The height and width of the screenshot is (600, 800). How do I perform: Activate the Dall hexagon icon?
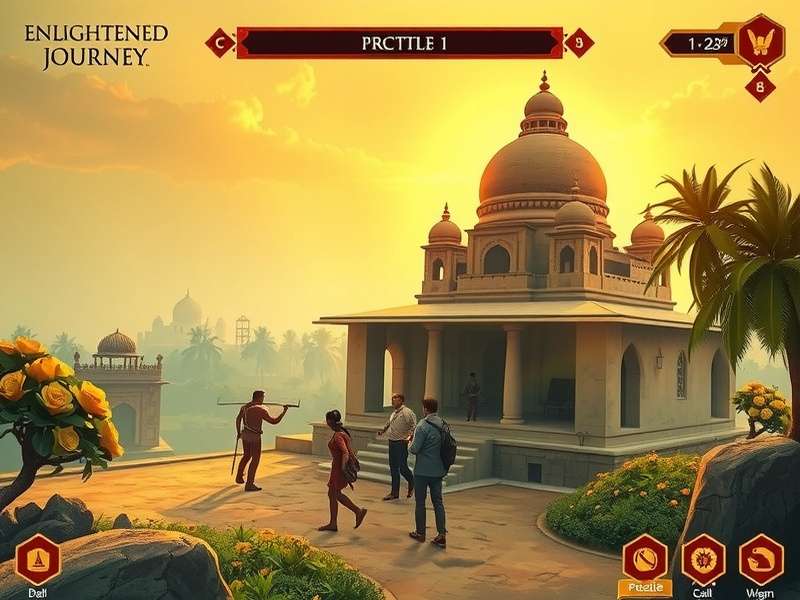[x=38, y=559]
